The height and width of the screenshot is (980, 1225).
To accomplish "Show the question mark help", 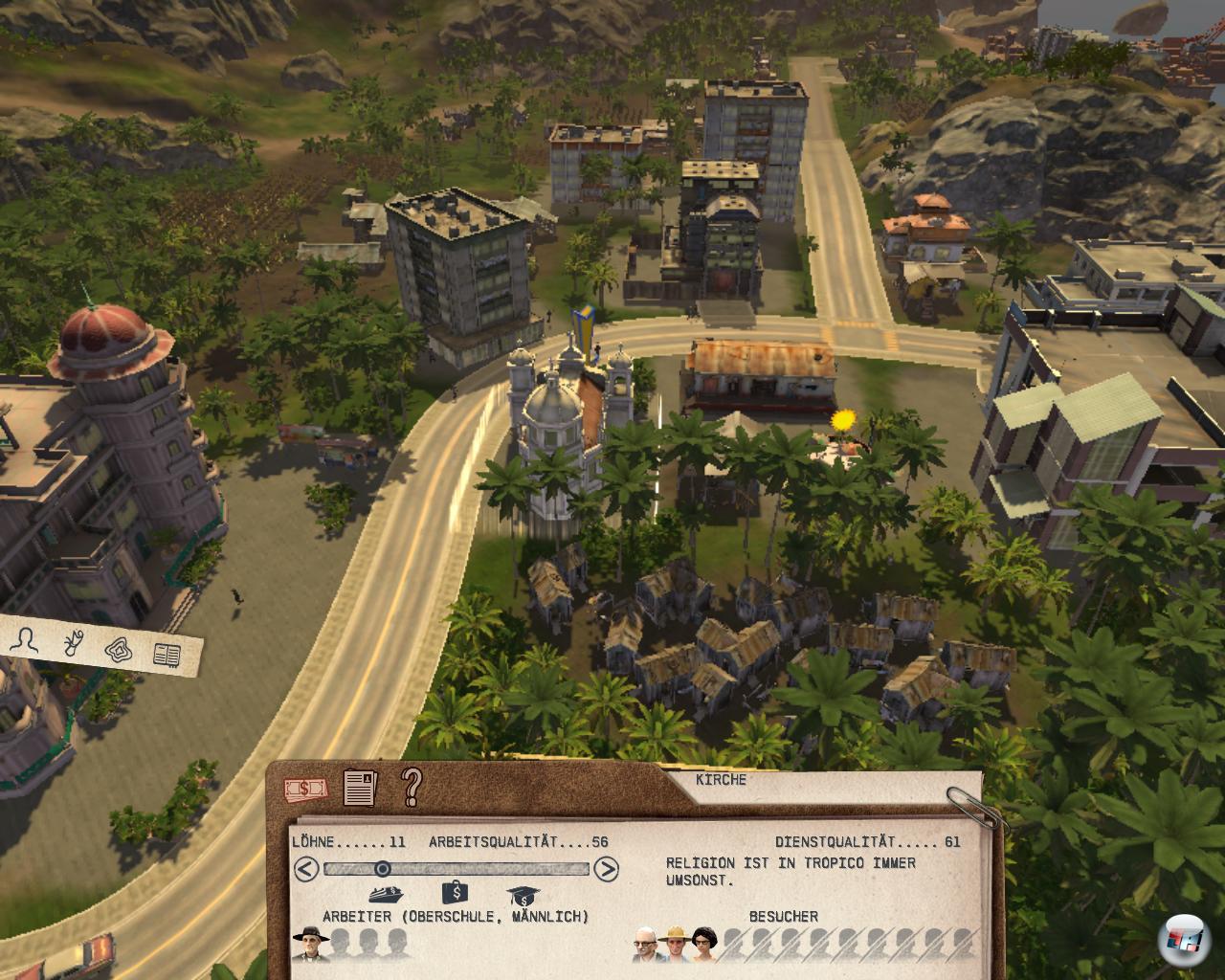I will point(412,786).
